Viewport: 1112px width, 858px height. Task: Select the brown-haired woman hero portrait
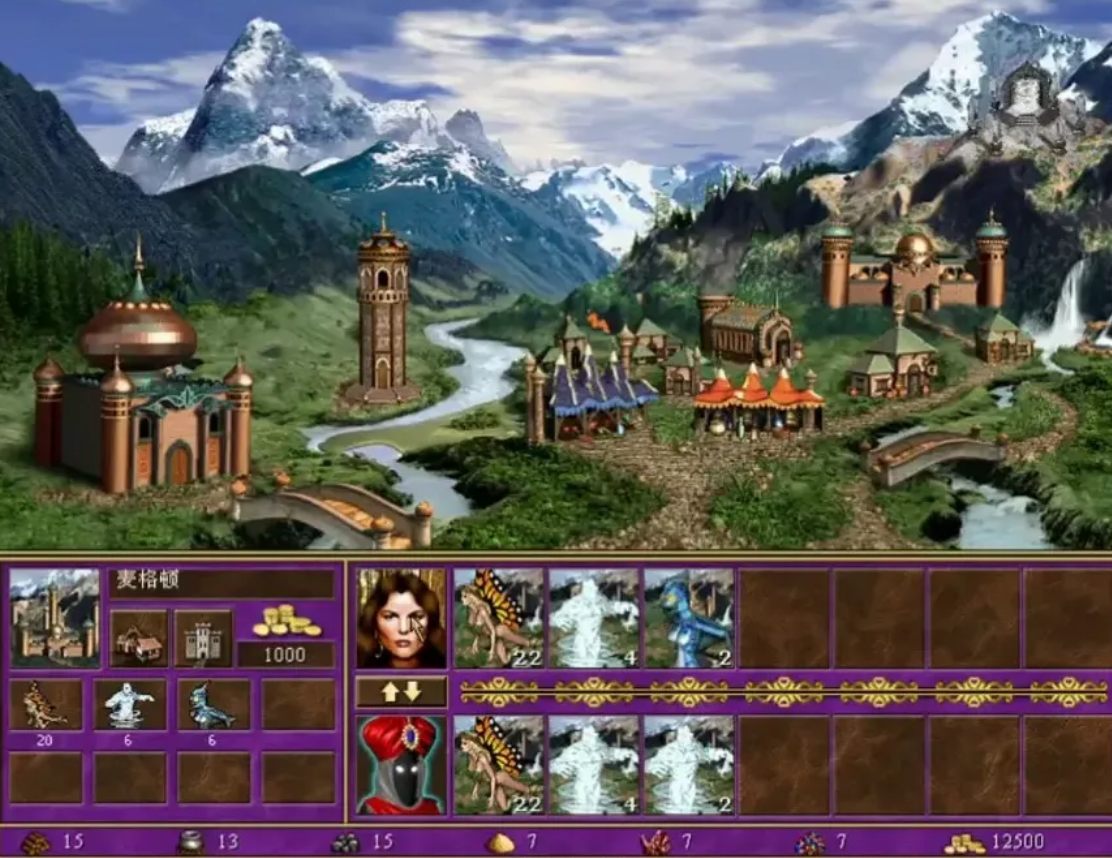click(x=401, y=618)
